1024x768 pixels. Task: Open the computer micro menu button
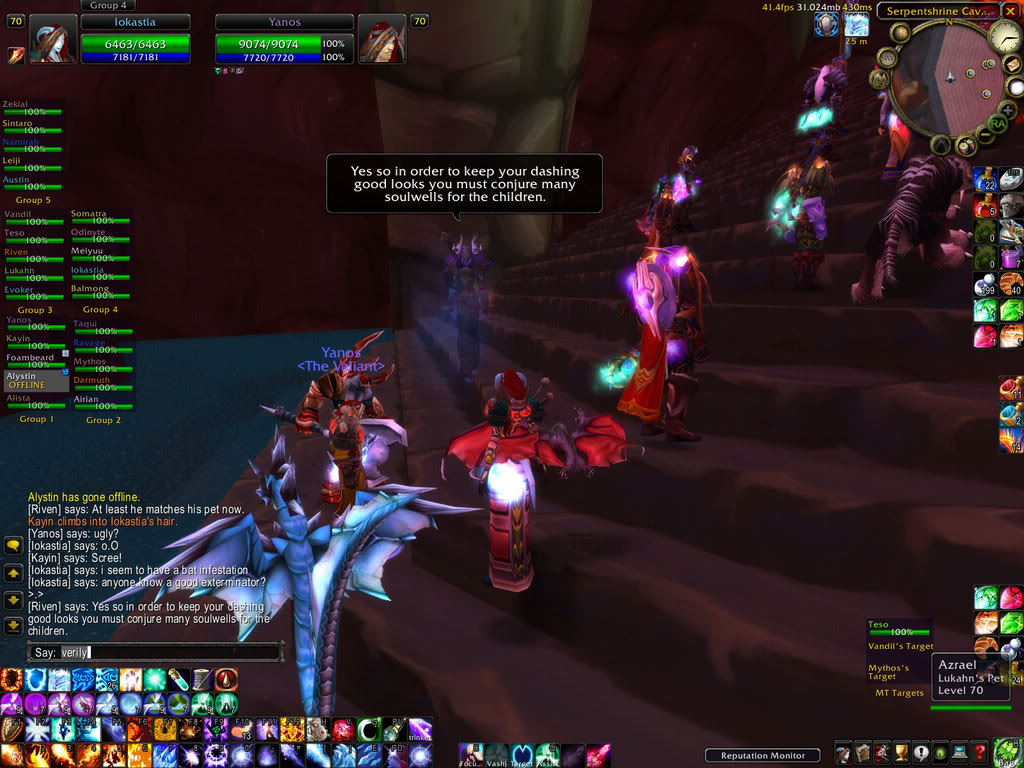click(x=960, y=753)
